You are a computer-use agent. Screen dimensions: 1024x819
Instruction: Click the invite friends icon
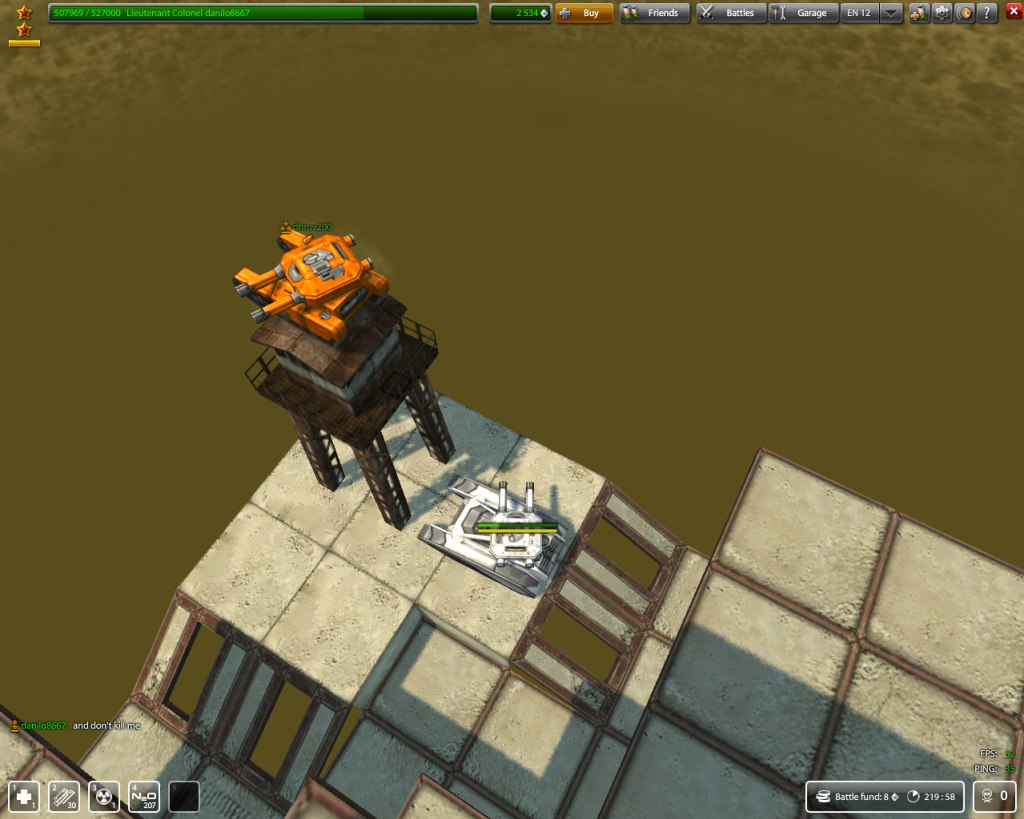coord(919,13)
